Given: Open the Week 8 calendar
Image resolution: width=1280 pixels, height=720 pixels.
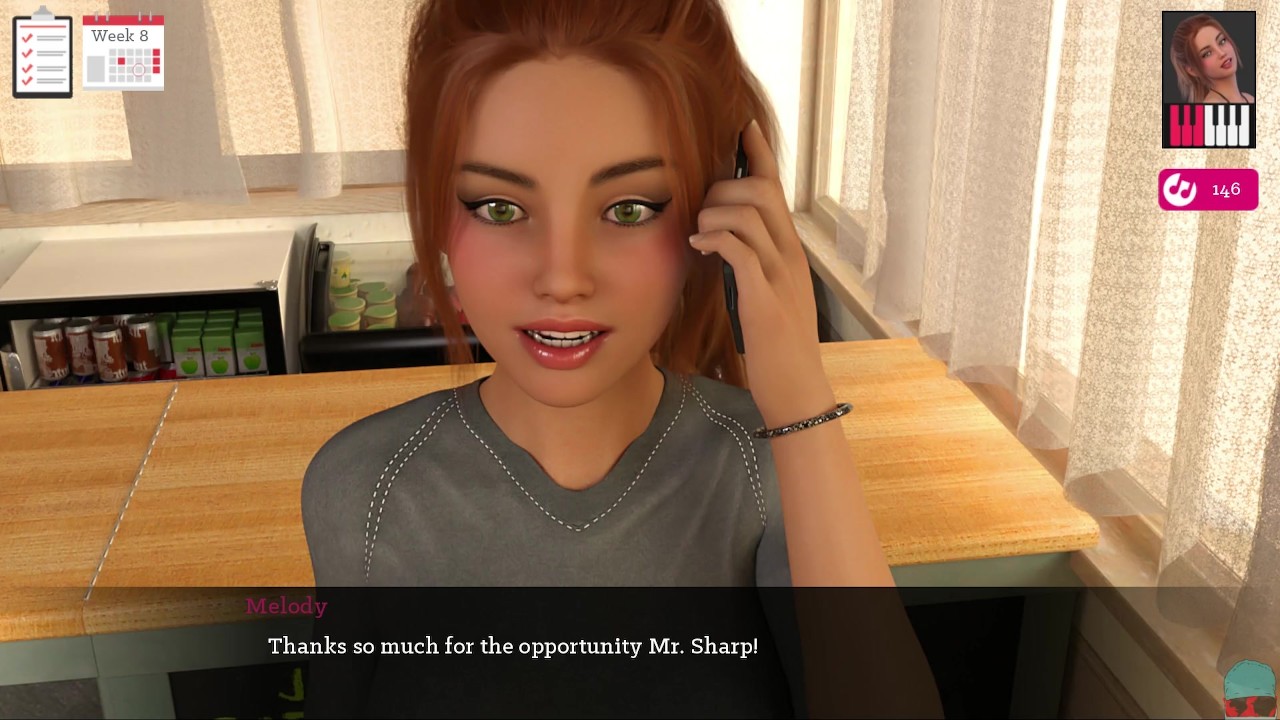Looking at the screenshot, I should (x=123, y=53).
